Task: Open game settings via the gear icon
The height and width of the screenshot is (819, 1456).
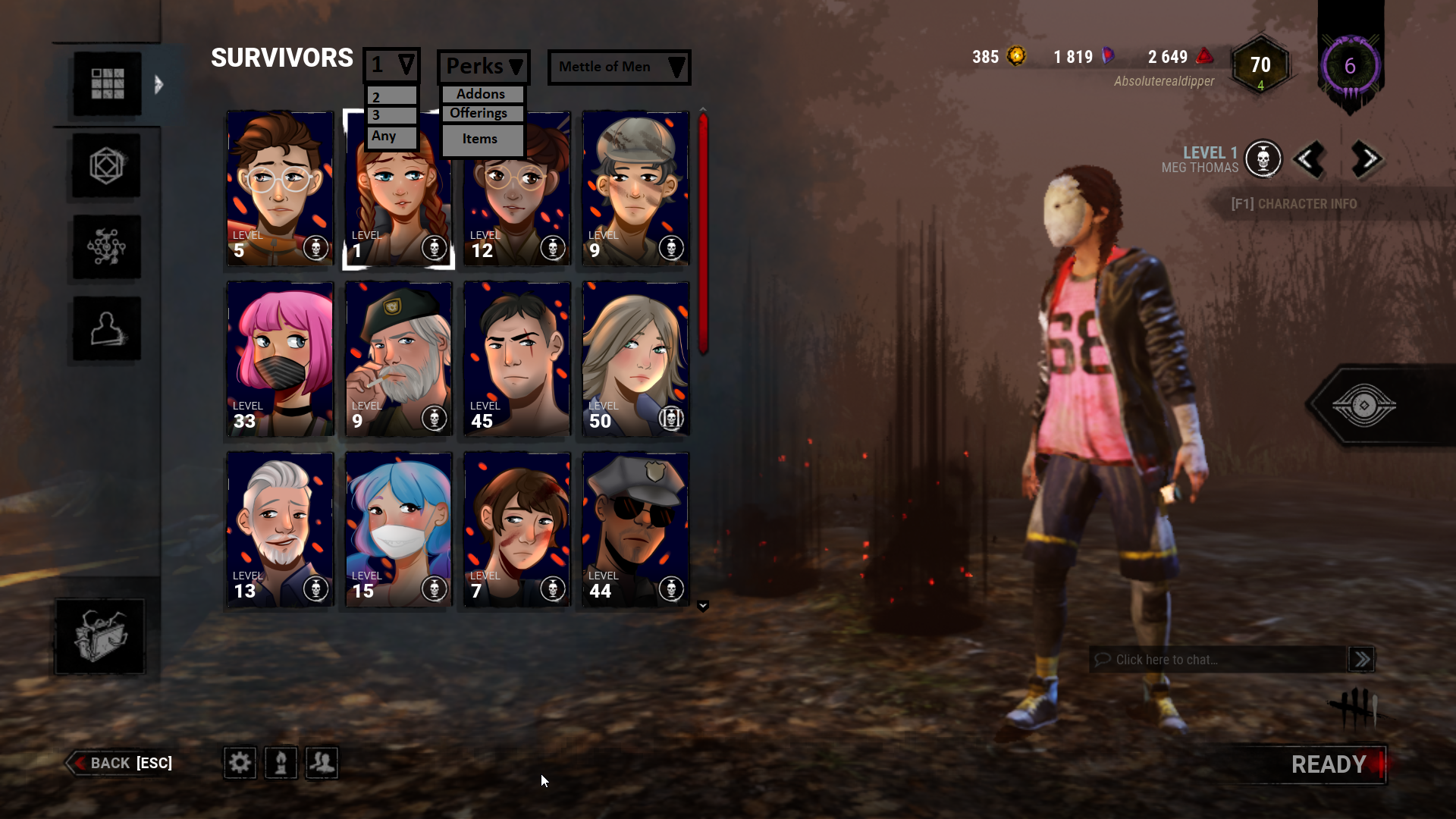Action: [240, 763]
